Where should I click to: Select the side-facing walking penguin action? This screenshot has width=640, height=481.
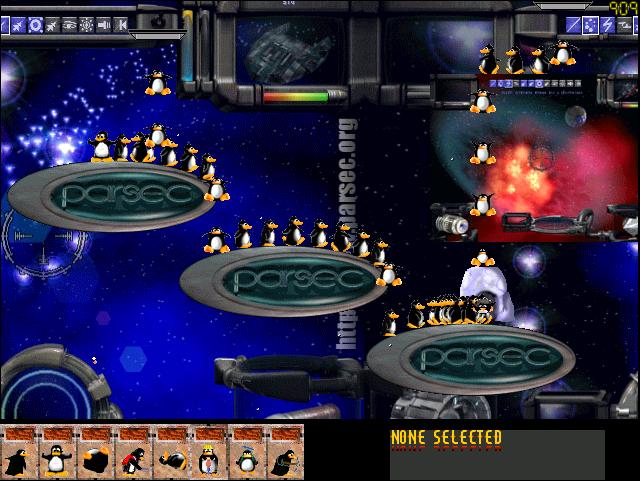point(19,459)
